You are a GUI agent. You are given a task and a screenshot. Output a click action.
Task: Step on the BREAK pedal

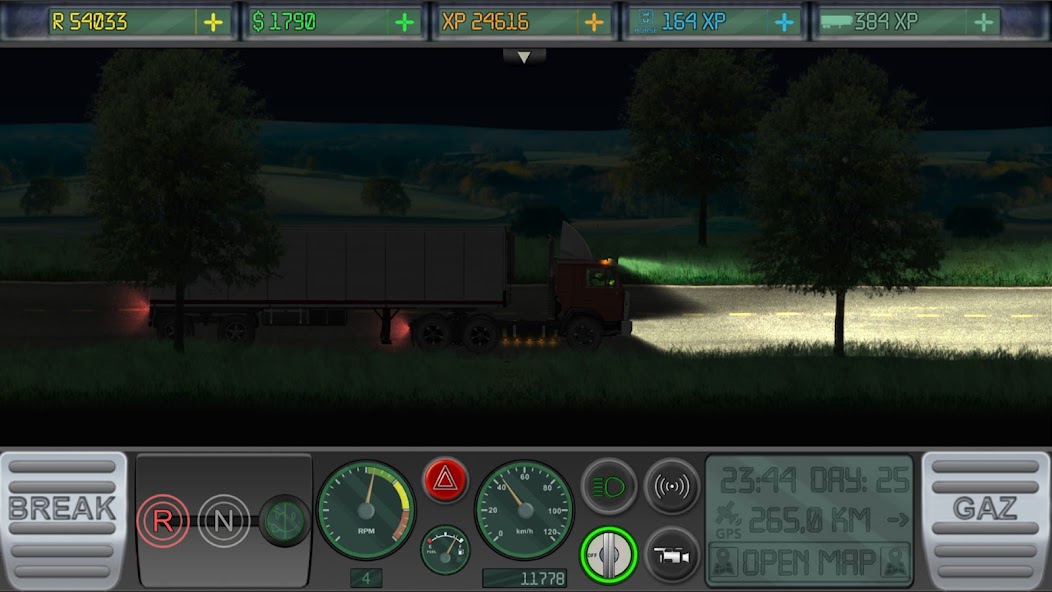63,518
